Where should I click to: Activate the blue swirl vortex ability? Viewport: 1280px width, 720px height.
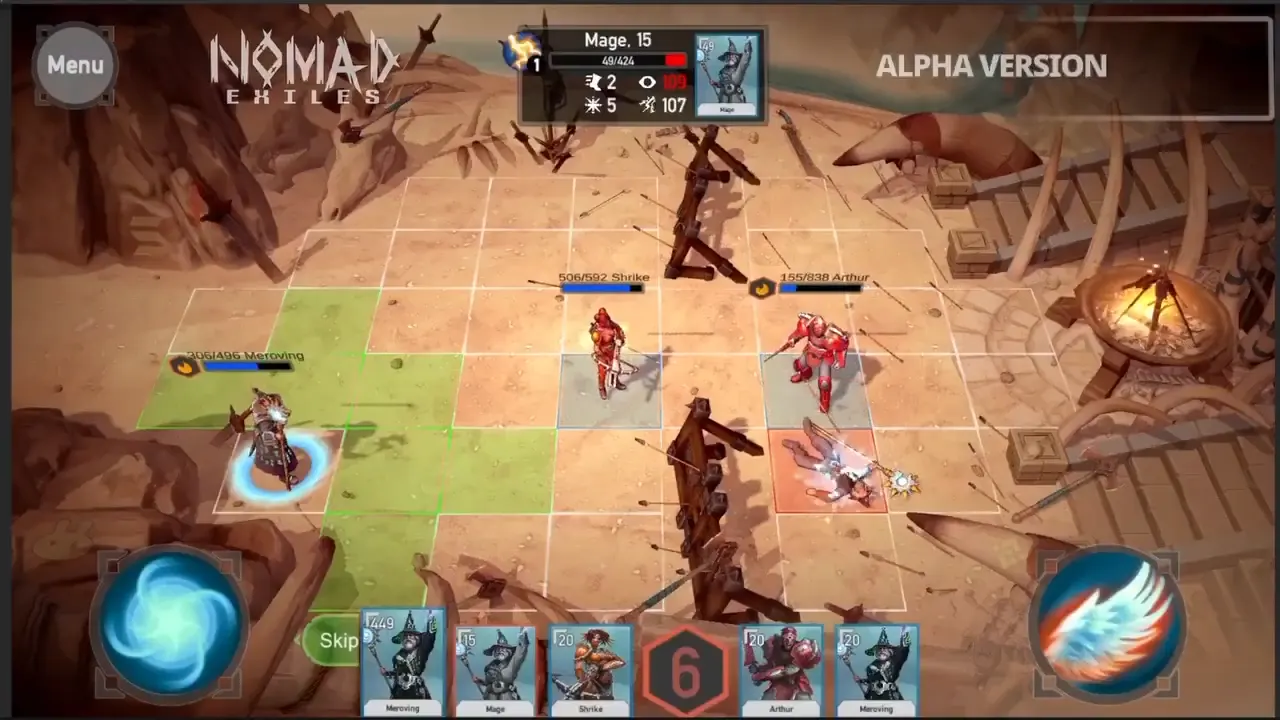point(168,621)
